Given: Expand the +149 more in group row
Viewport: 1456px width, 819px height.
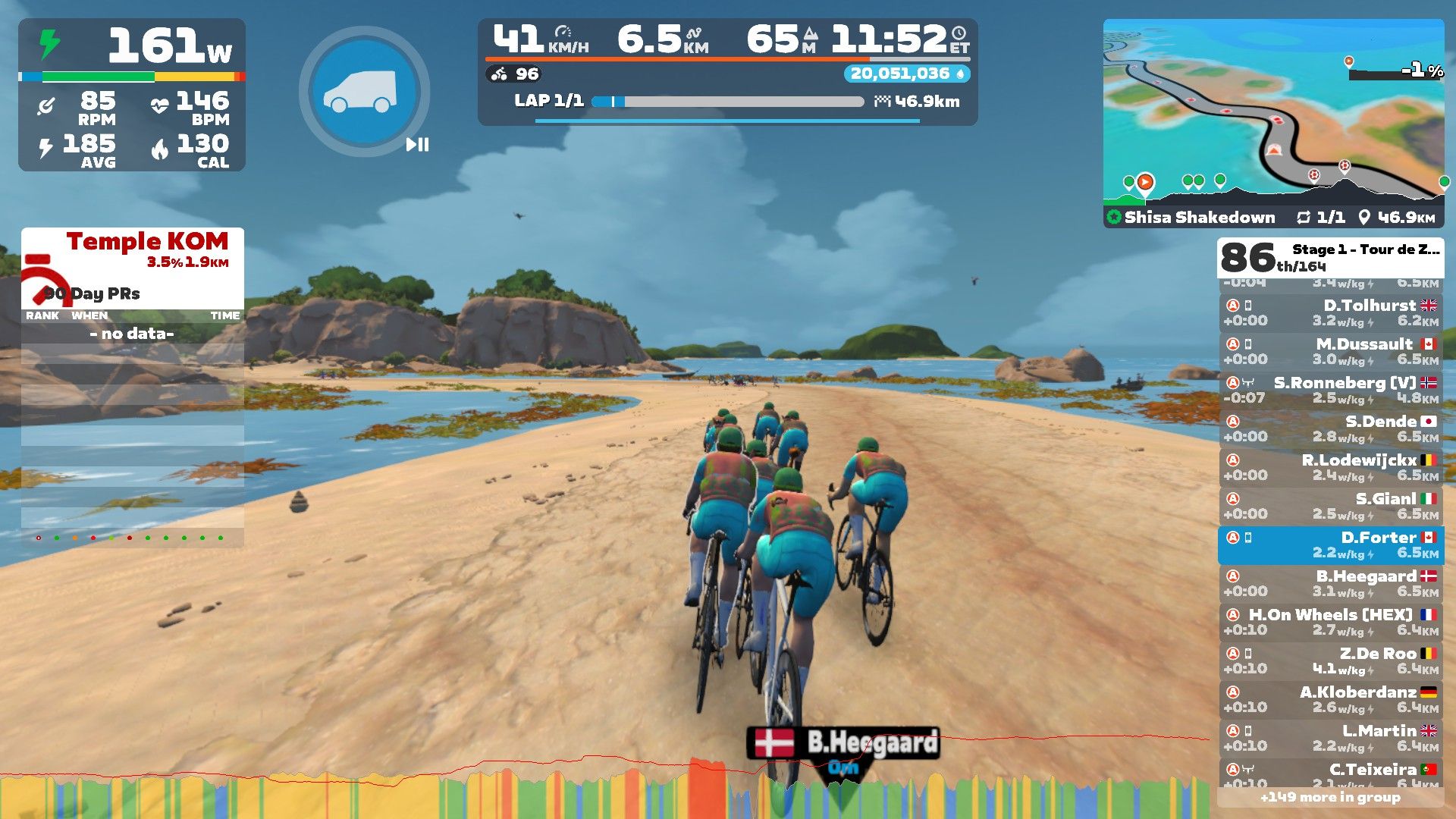Looking at the screenshot, I should coord(1330,797).
